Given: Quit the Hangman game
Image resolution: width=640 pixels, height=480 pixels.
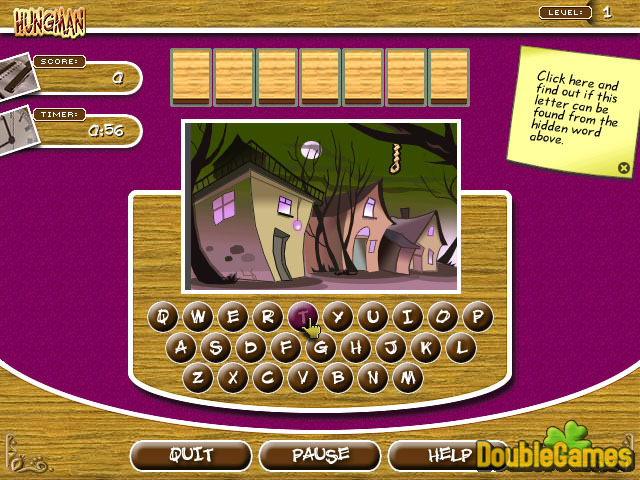Looking at the screenshot, I should (x=190, y=455).
